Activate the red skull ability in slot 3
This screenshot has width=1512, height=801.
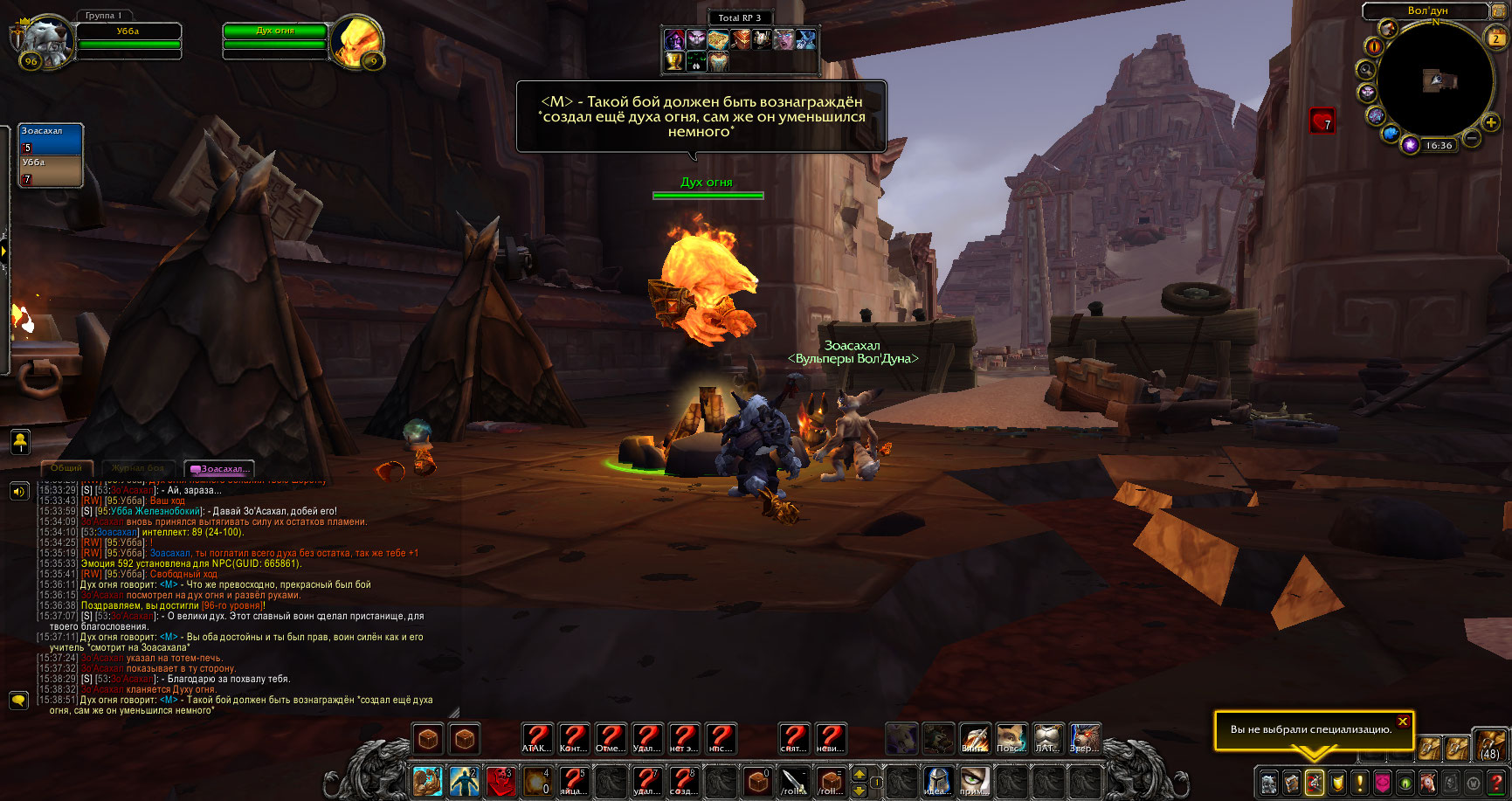(501, 780)
